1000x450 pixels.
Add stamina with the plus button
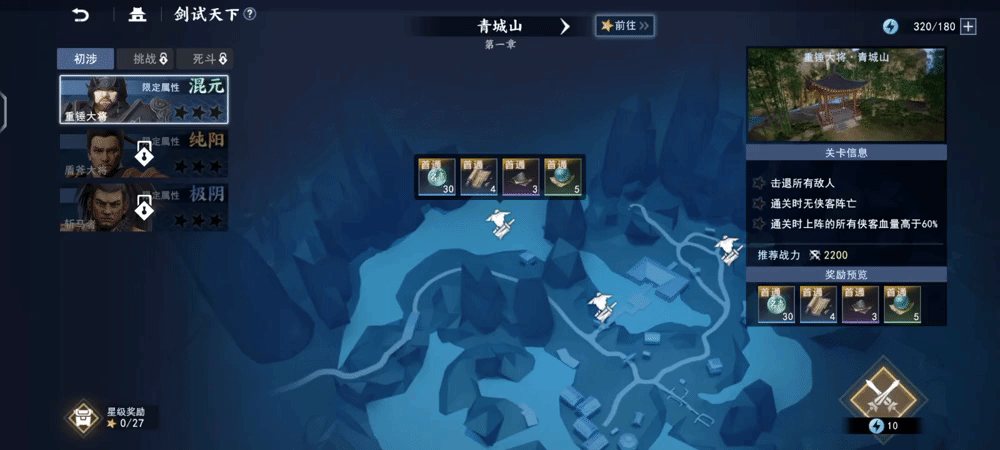(x=968, y=26)
